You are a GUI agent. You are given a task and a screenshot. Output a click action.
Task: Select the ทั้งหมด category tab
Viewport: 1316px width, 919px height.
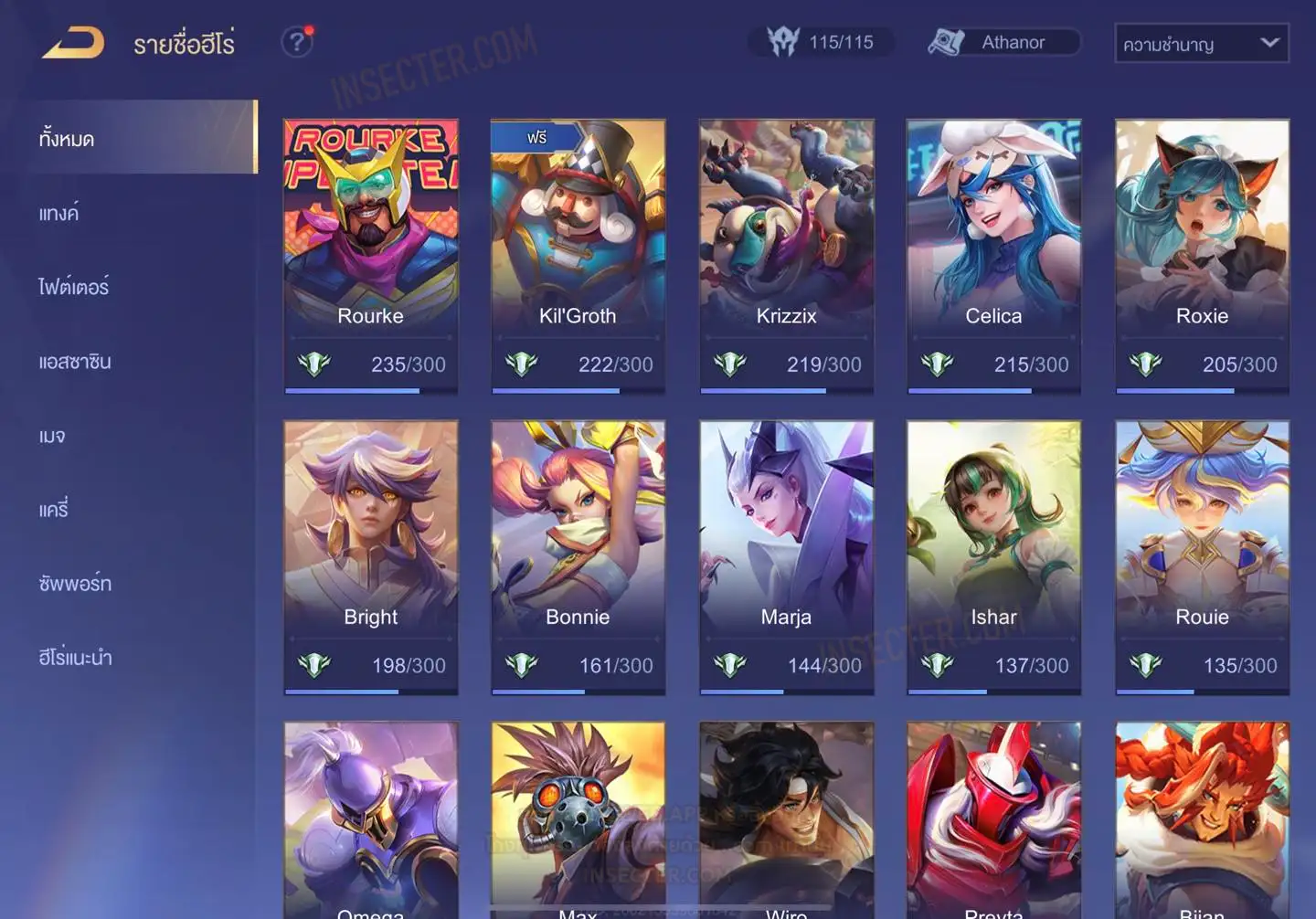(141, 138)
